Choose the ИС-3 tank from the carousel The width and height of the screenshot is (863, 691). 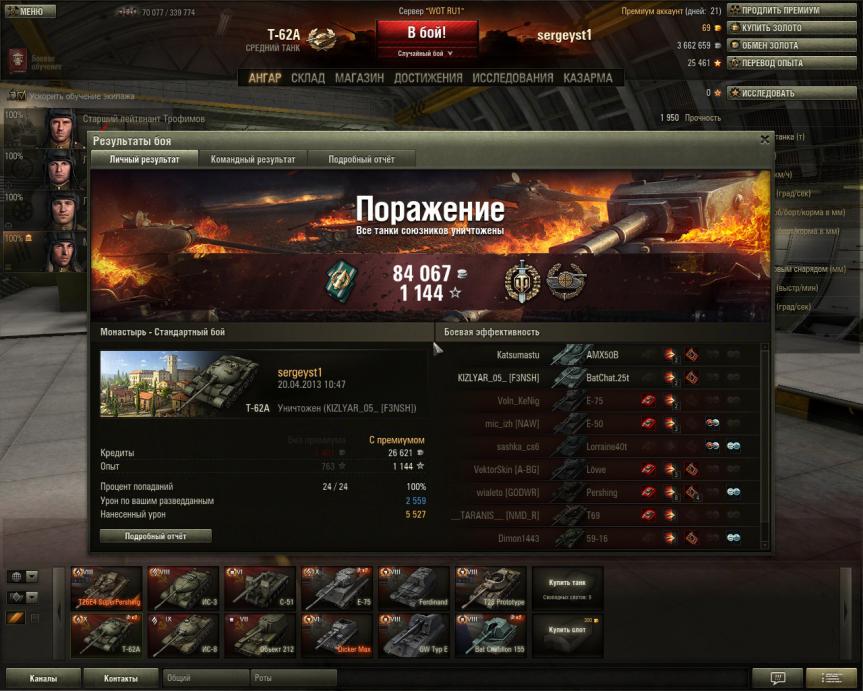pos(183,588)
